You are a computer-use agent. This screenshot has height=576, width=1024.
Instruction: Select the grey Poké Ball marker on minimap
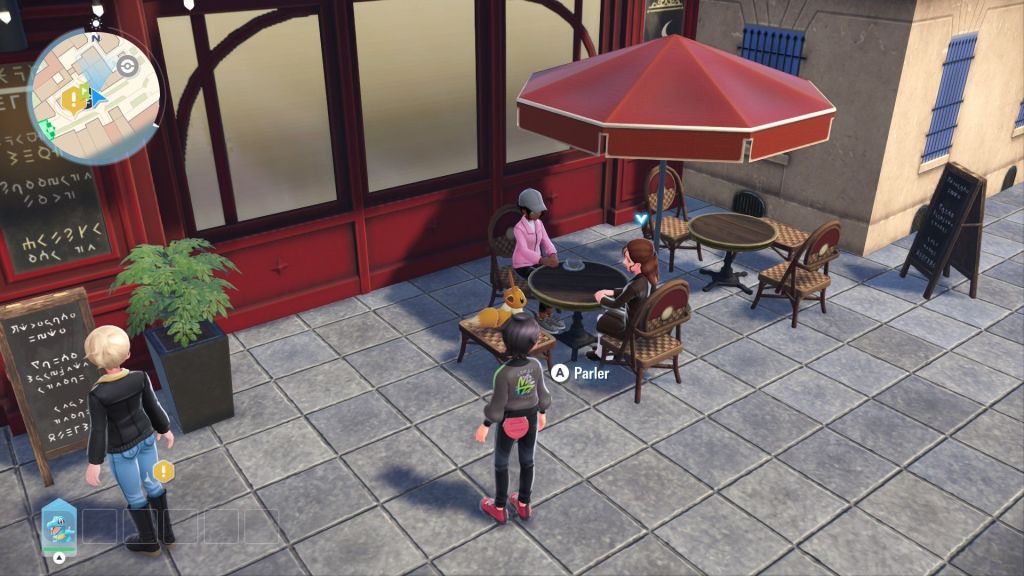(126, 66)
